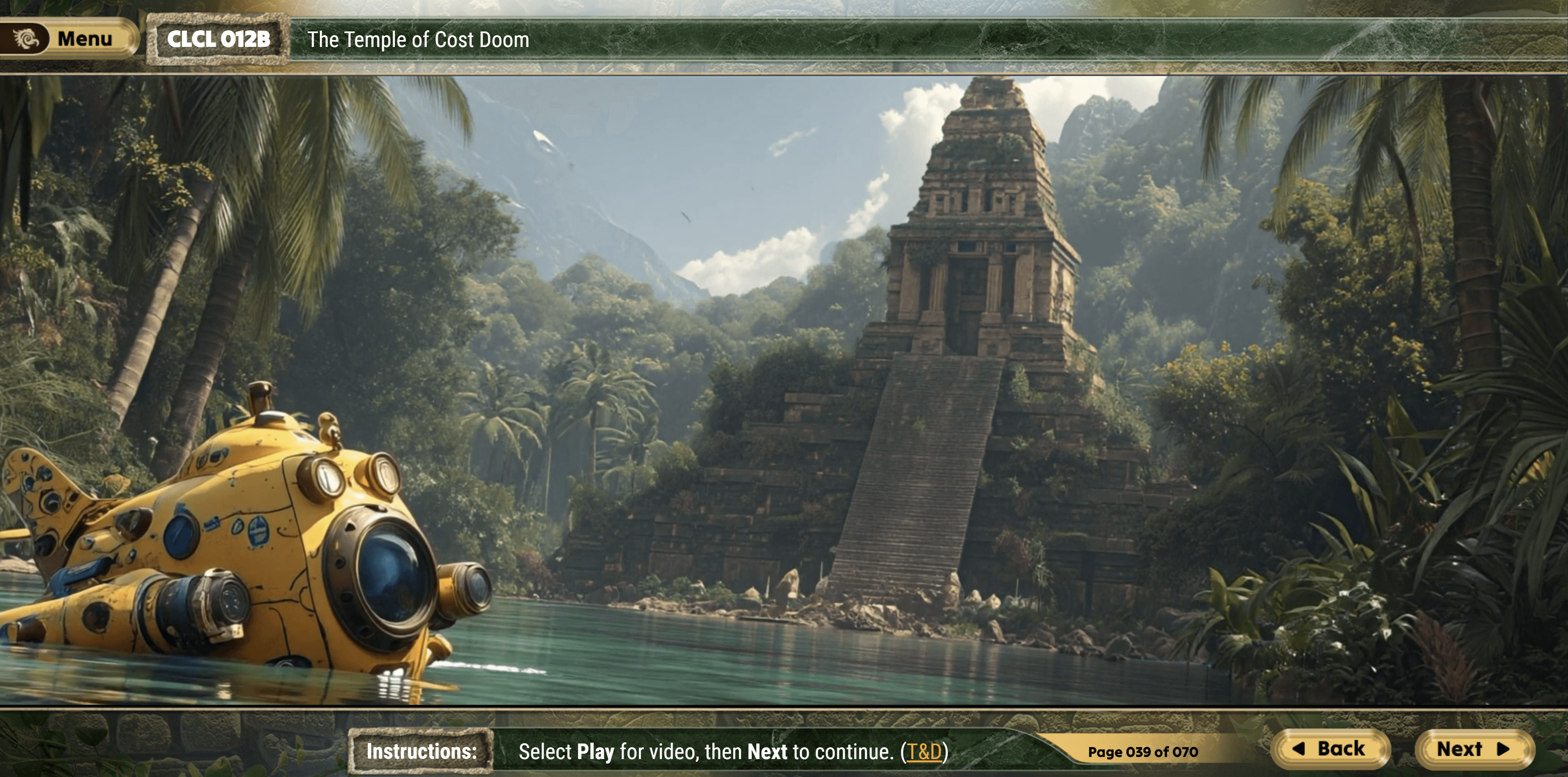1568x777 pixels.
Task: Open the Menu button
Action: tap(68, 39)
